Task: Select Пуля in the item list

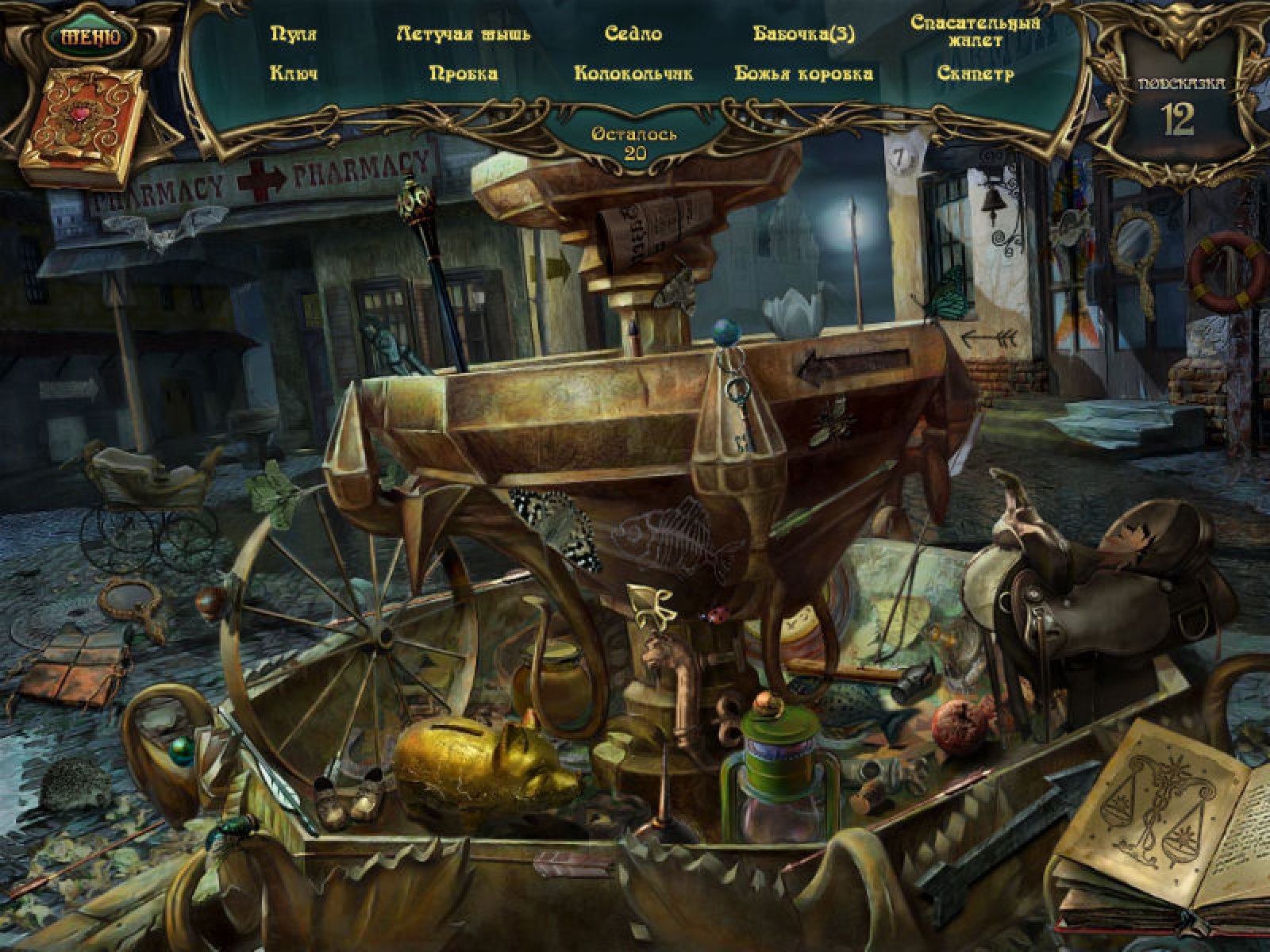Action: coord(294,34)
